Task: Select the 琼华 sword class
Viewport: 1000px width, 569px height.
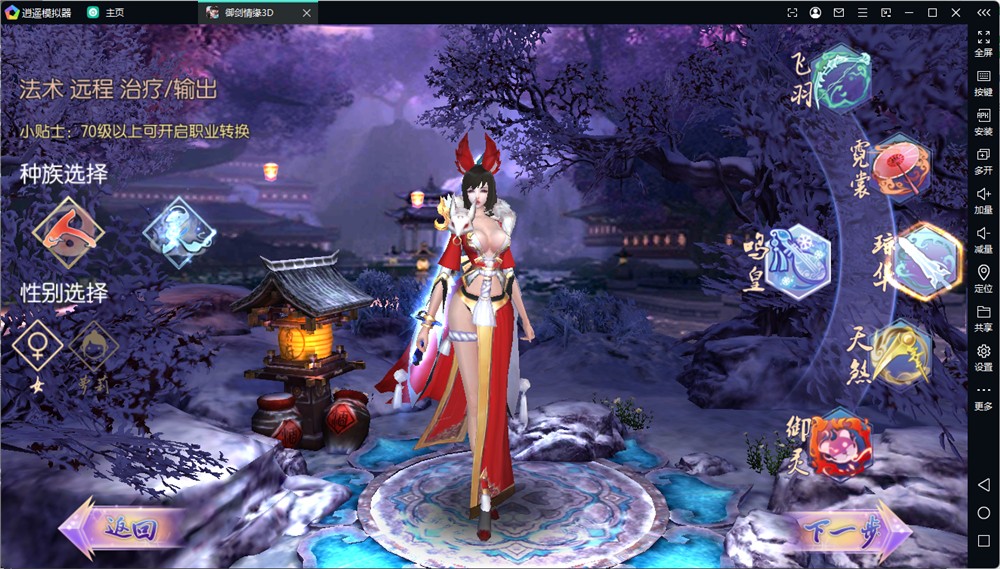Action: pyautogui.click(x=927, y=260)
